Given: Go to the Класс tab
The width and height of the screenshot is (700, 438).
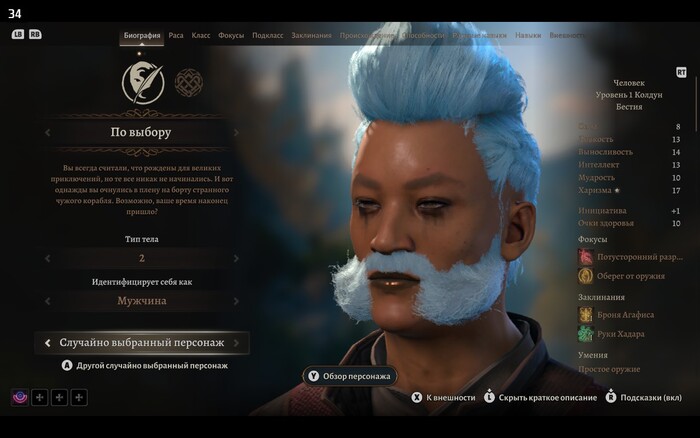Looking at the screenshot, I should coord(201,35).
